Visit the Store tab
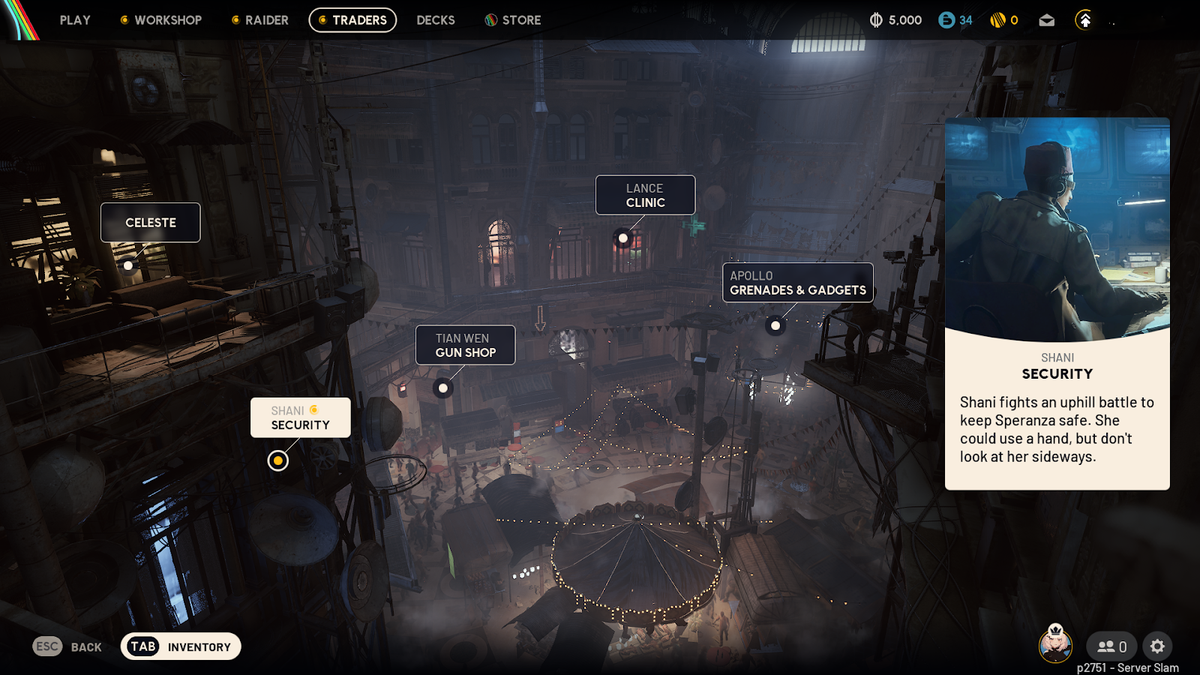 tap(513, 20)
